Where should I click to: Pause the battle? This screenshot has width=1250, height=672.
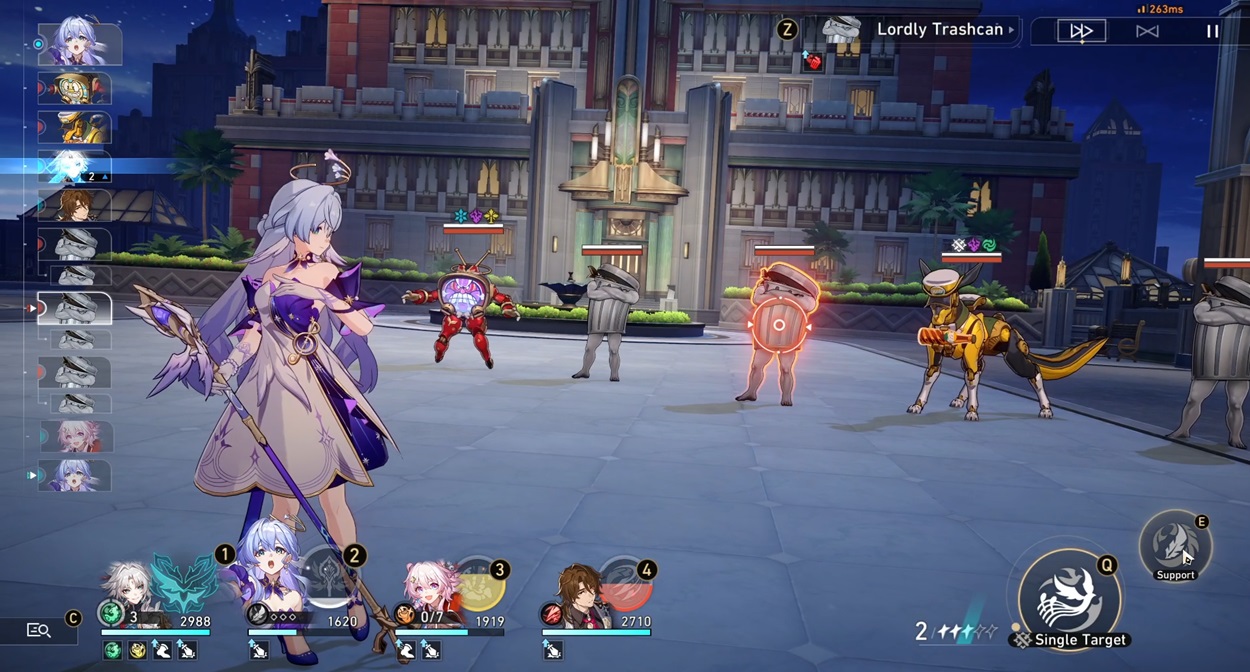click(x=1212, y=31)
